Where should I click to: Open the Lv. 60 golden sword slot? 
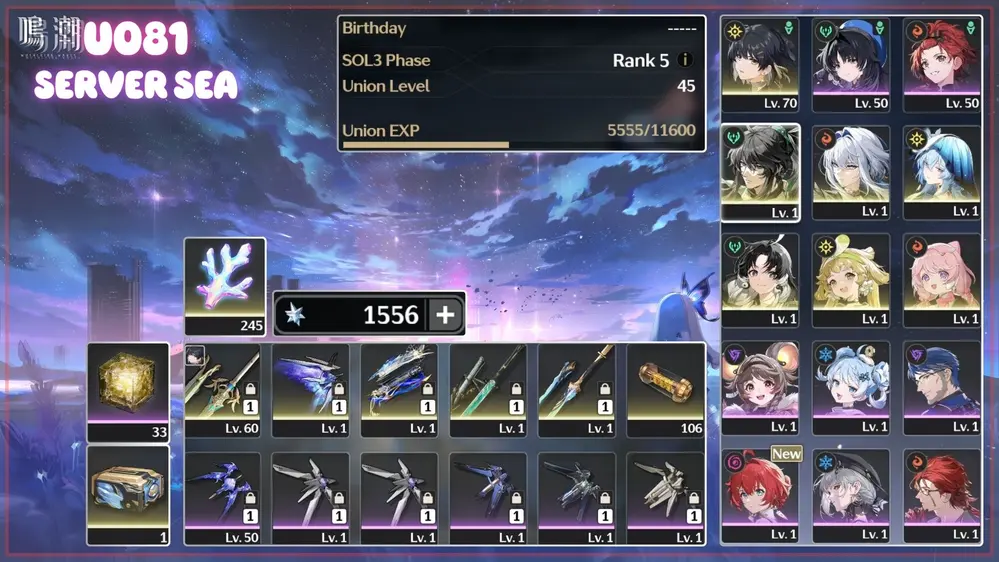(x=222, y=389)
